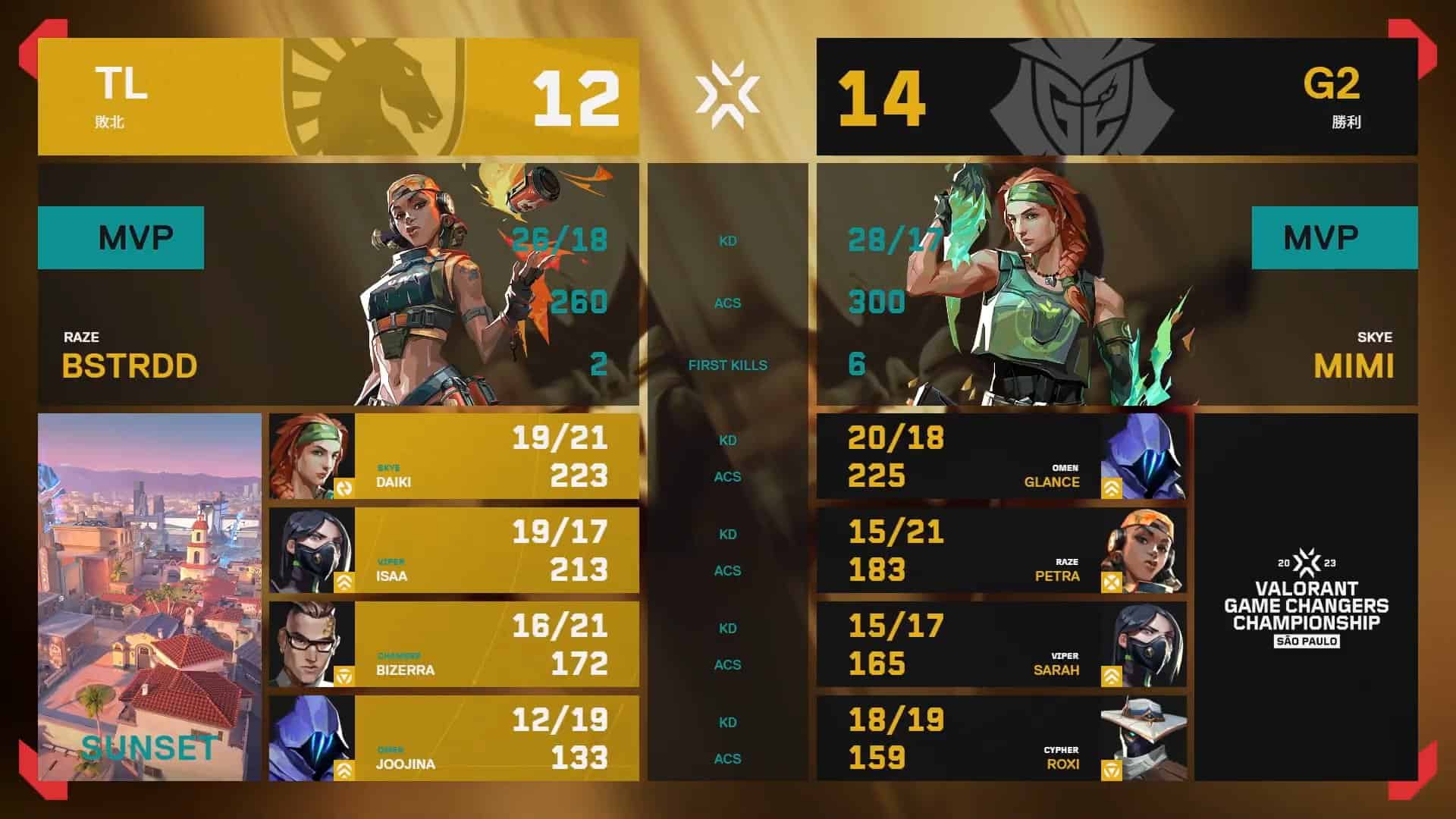Toggle the MVP banner on the left
Viewport: 1456px width, 819px height.
(x=121, y=237)
